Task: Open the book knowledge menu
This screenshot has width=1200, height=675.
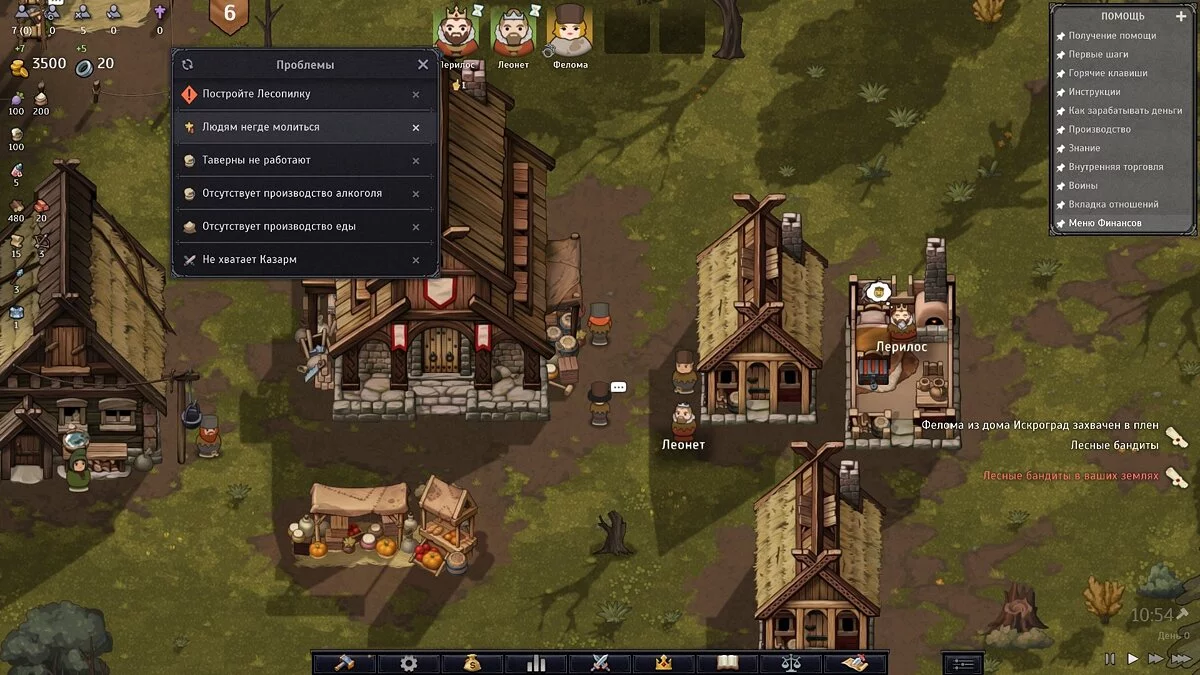Action: (x=728, y=663)
